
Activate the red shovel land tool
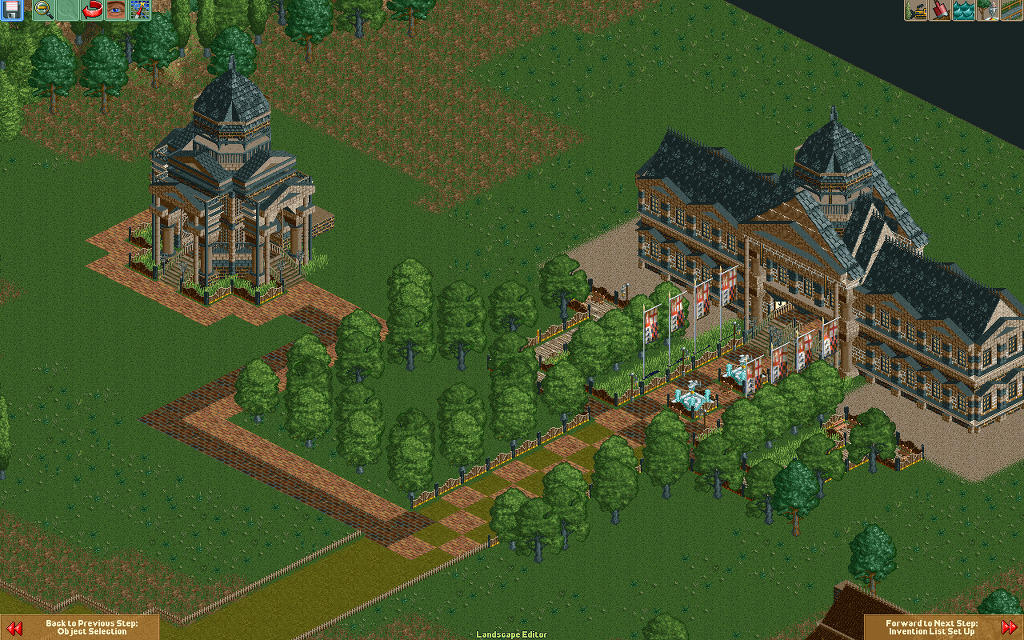940,10
